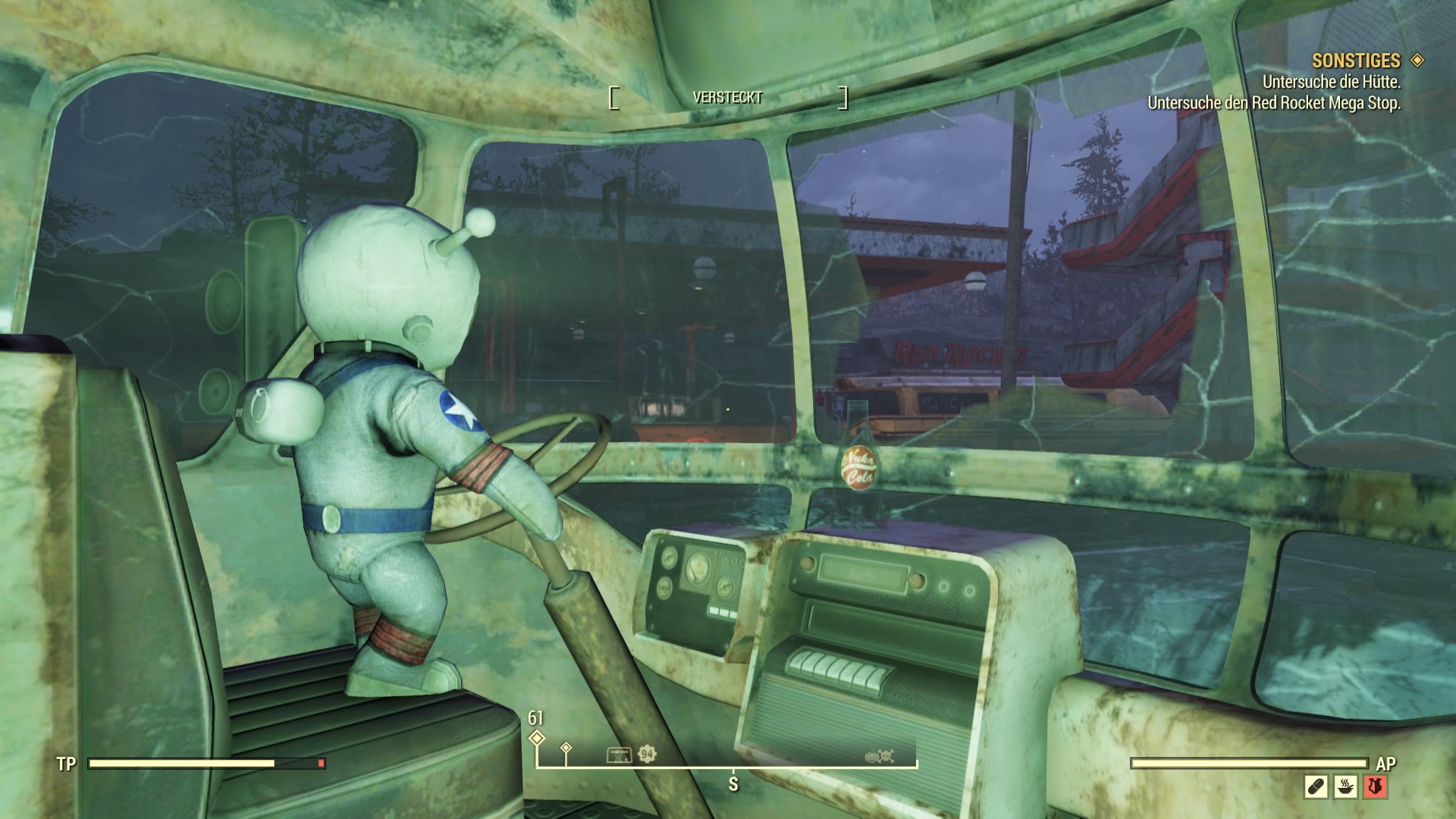Select the Vault 94 compass marker

coord(647,754)
